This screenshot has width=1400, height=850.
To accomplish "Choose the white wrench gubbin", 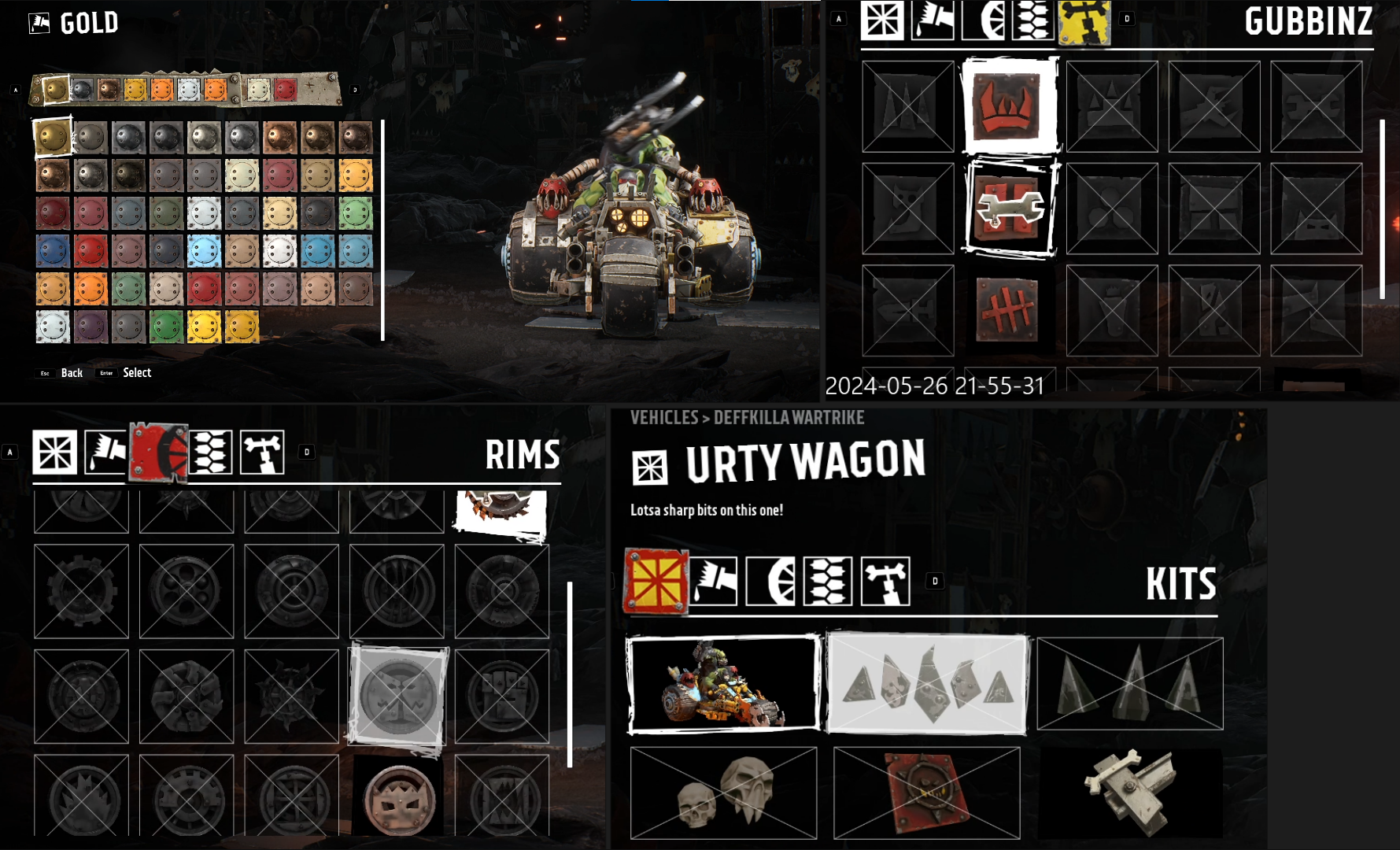I will pyautogui.click(x=1010, y=209).
